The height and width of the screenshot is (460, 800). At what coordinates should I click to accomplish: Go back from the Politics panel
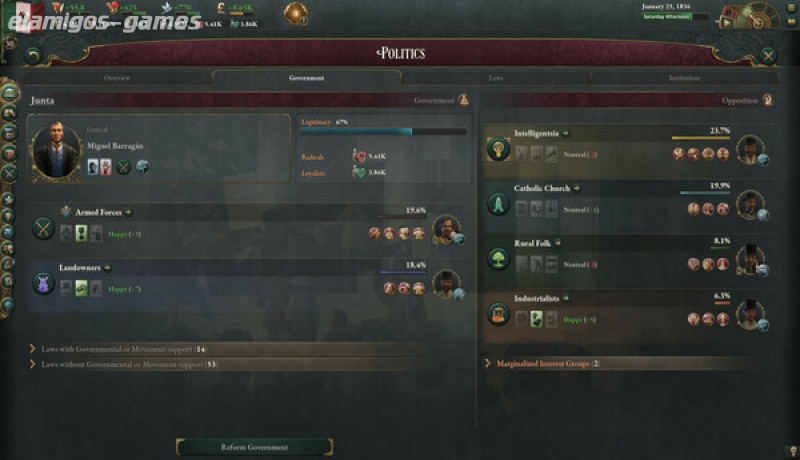(33, 56)
